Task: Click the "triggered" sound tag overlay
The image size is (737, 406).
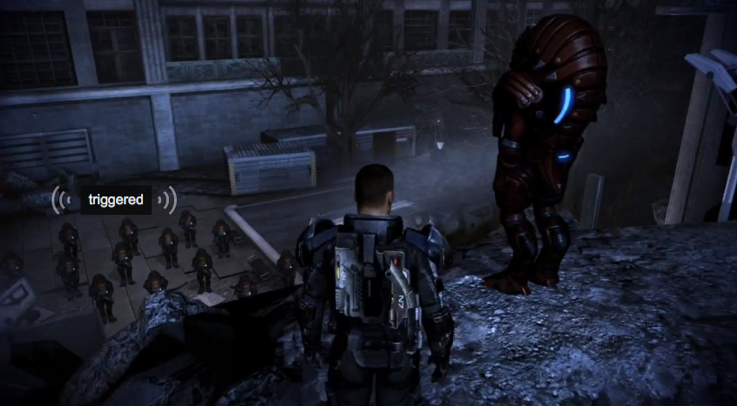Action: pyautogui.click(x=115, y=200)
